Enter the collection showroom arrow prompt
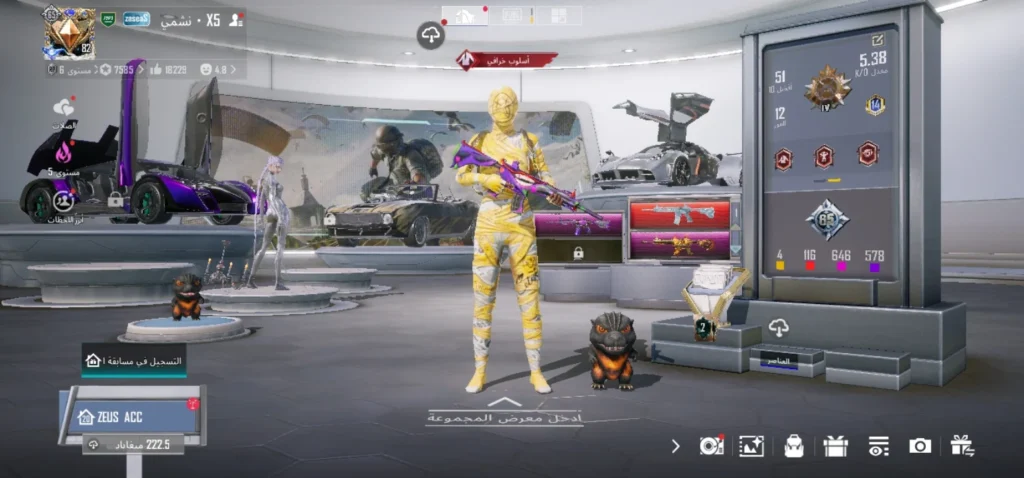Screen dimensions: 1024x478 coord(505,410)
